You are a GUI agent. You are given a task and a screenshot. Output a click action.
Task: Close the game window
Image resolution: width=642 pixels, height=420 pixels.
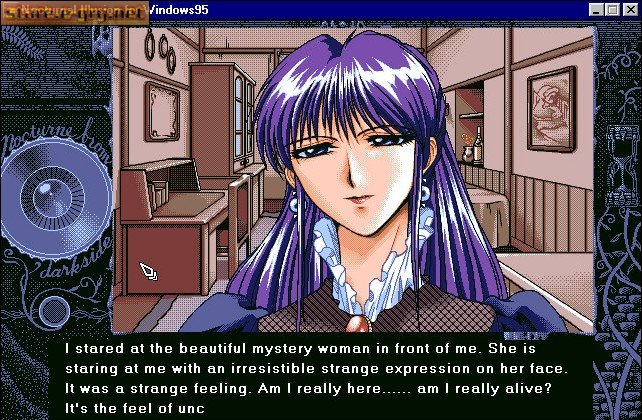[x=628, y=10]
